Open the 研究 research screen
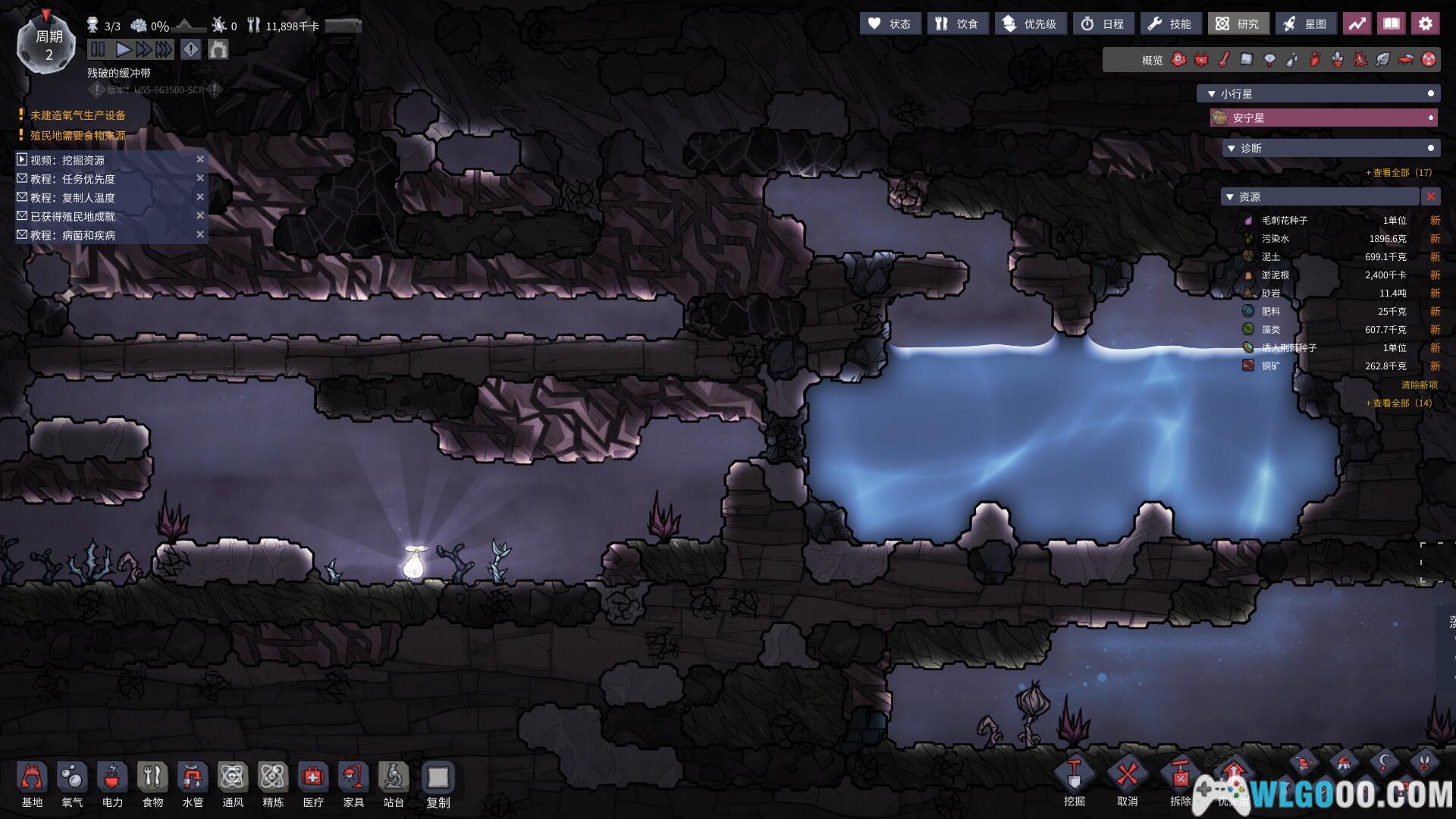Screen dimensions: 1456x819 click(x=1238, y=24)
